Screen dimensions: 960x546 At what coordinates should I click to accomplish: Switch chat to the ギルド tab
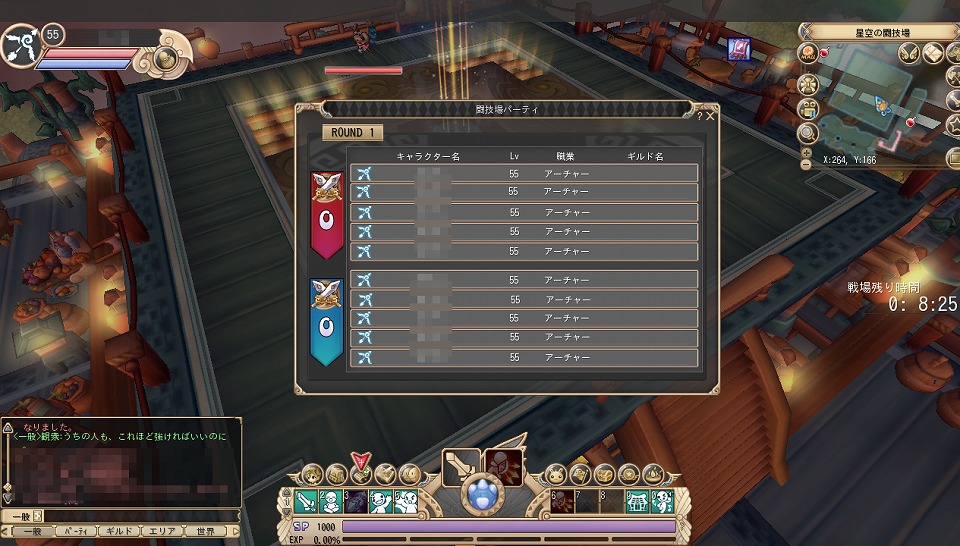pyautogui.click(x=119, y=531)
